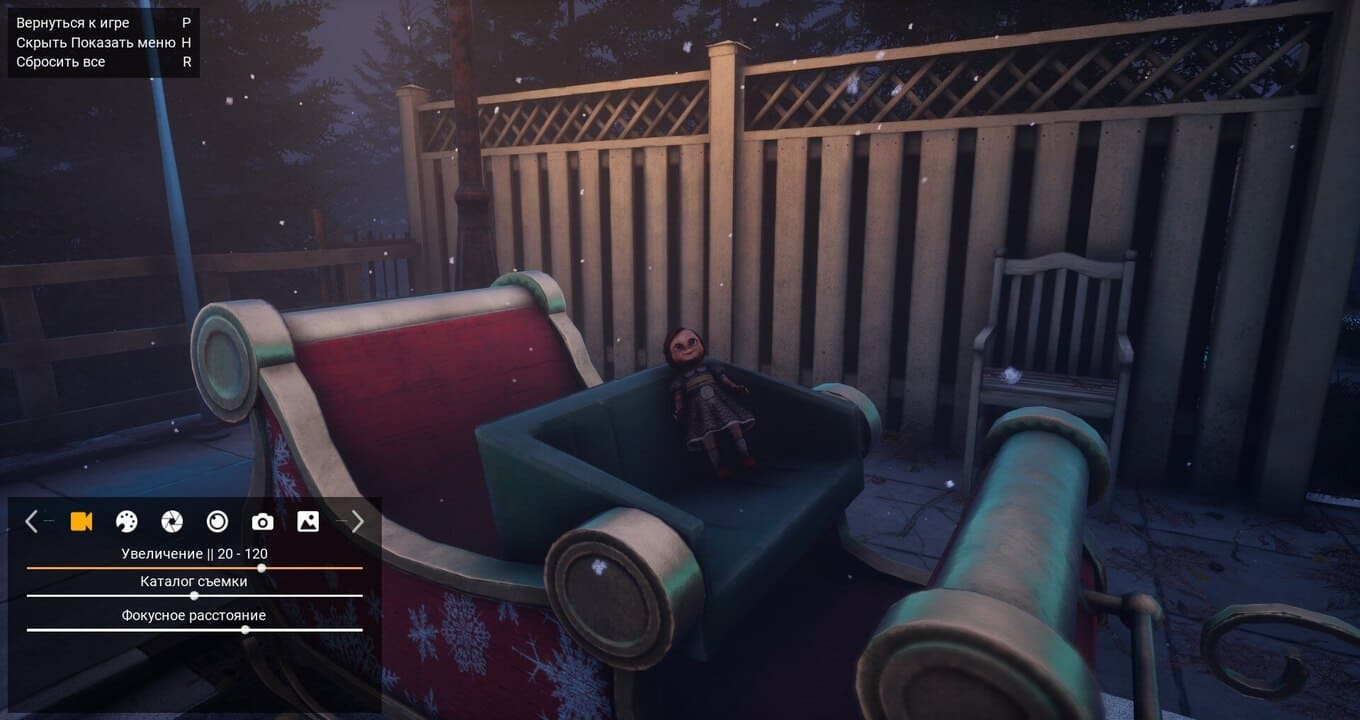
Task: Select the orange video camera tab
Action: 81,521
